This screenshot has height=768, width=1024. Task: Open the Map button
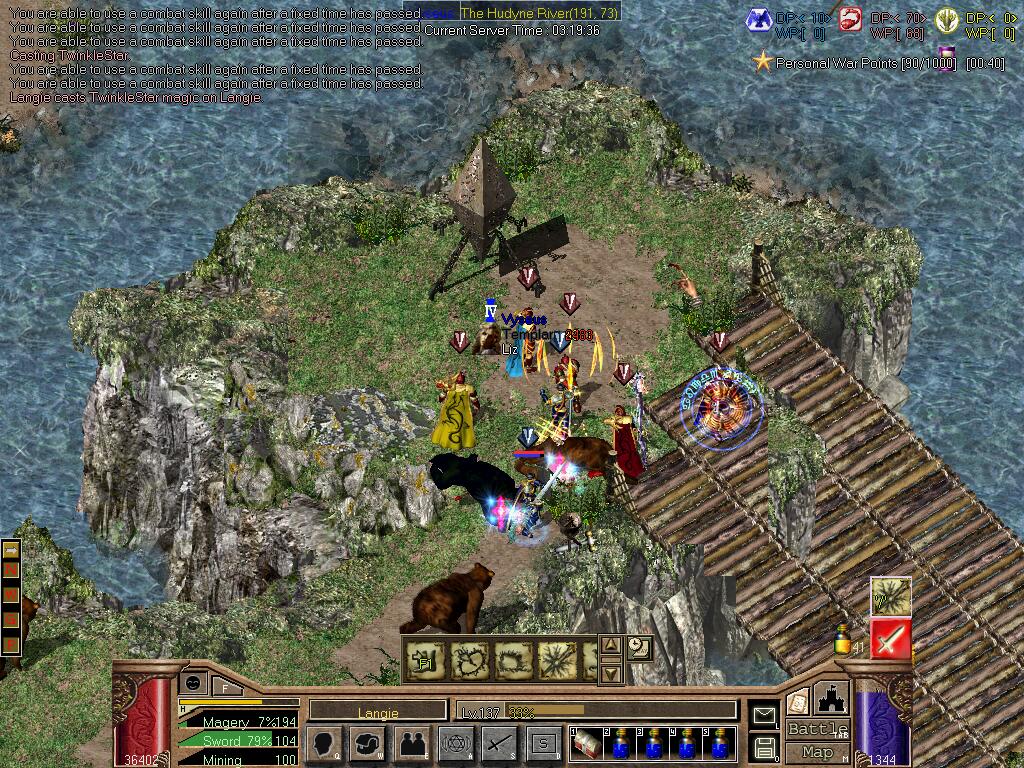point(817,752)
